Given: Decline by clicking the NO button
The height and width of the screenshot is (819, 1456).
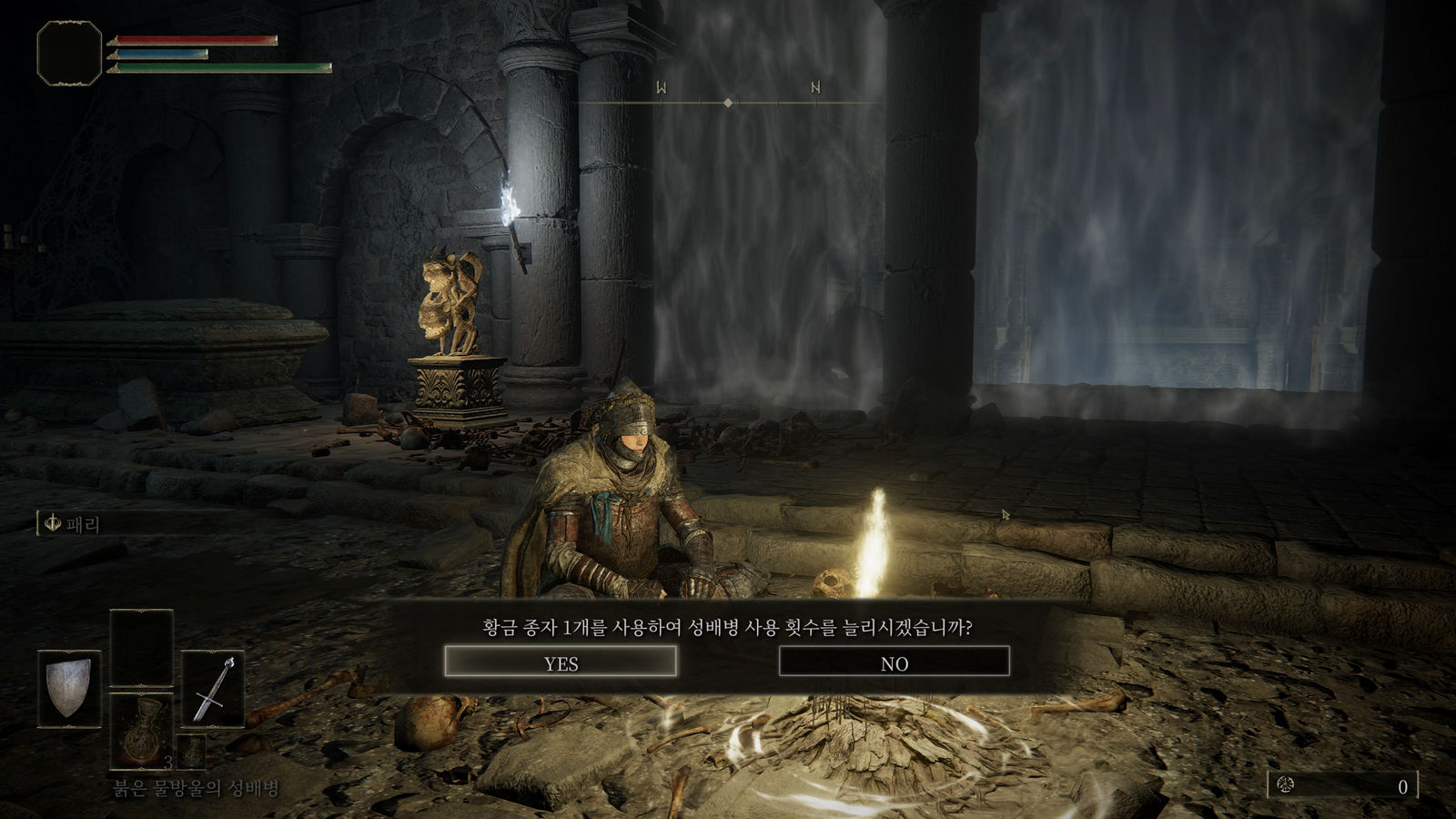Looking at the screenshot, I should 895,662.
